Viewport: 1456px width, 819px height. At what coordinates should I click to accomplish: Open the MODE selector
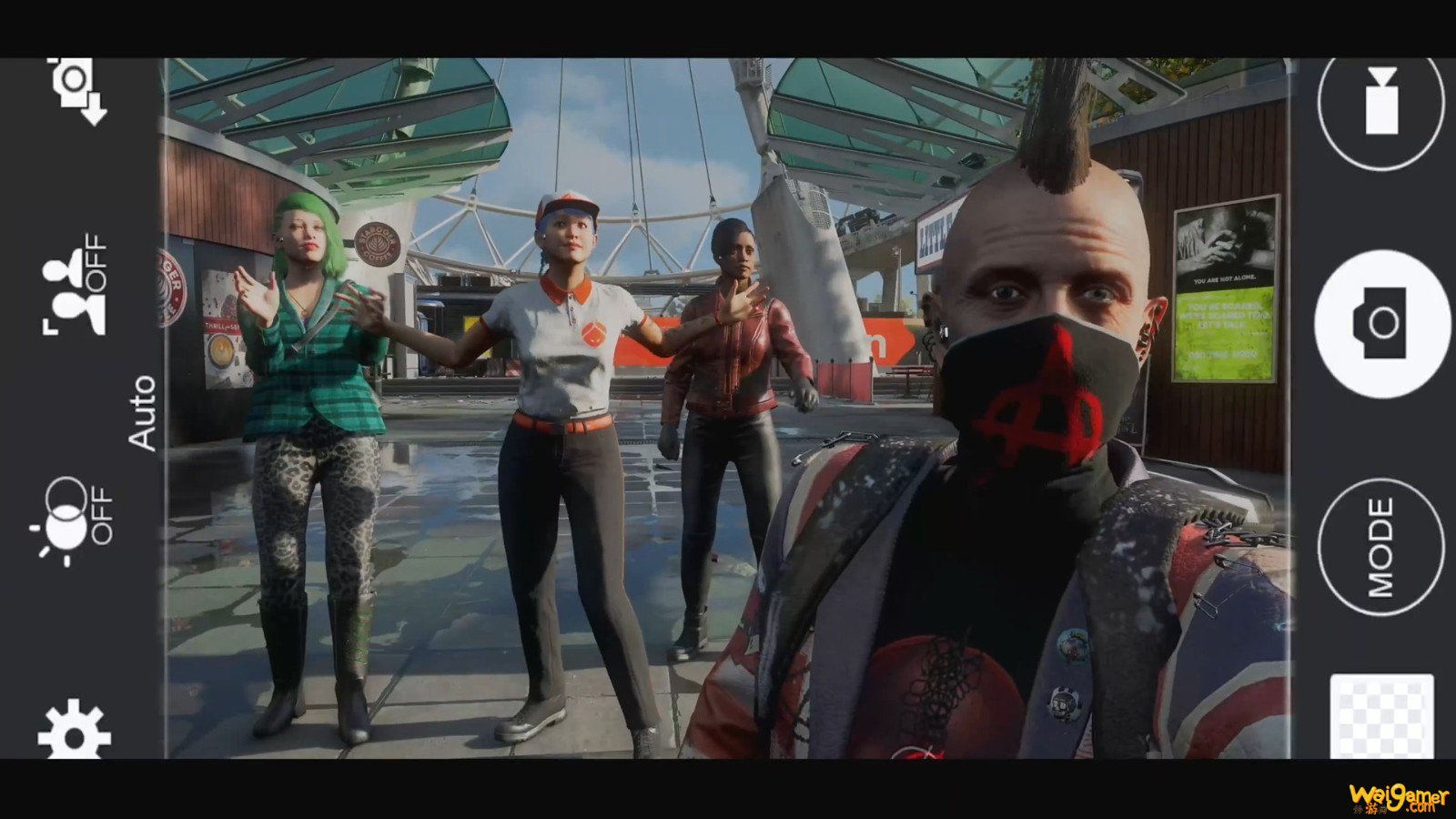coord(1381,547)
